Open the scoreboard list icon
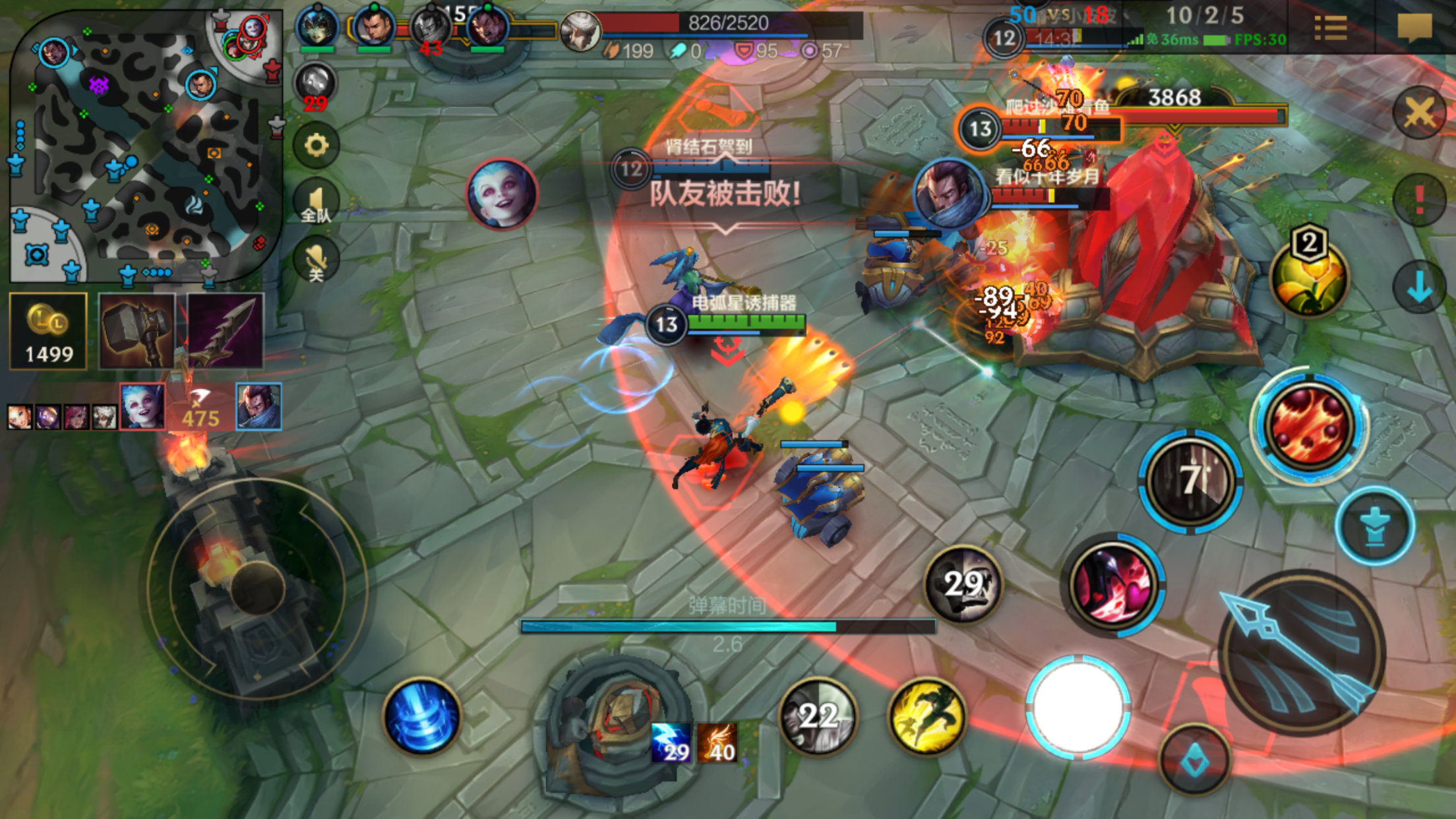 click(x=1330, y=28)
